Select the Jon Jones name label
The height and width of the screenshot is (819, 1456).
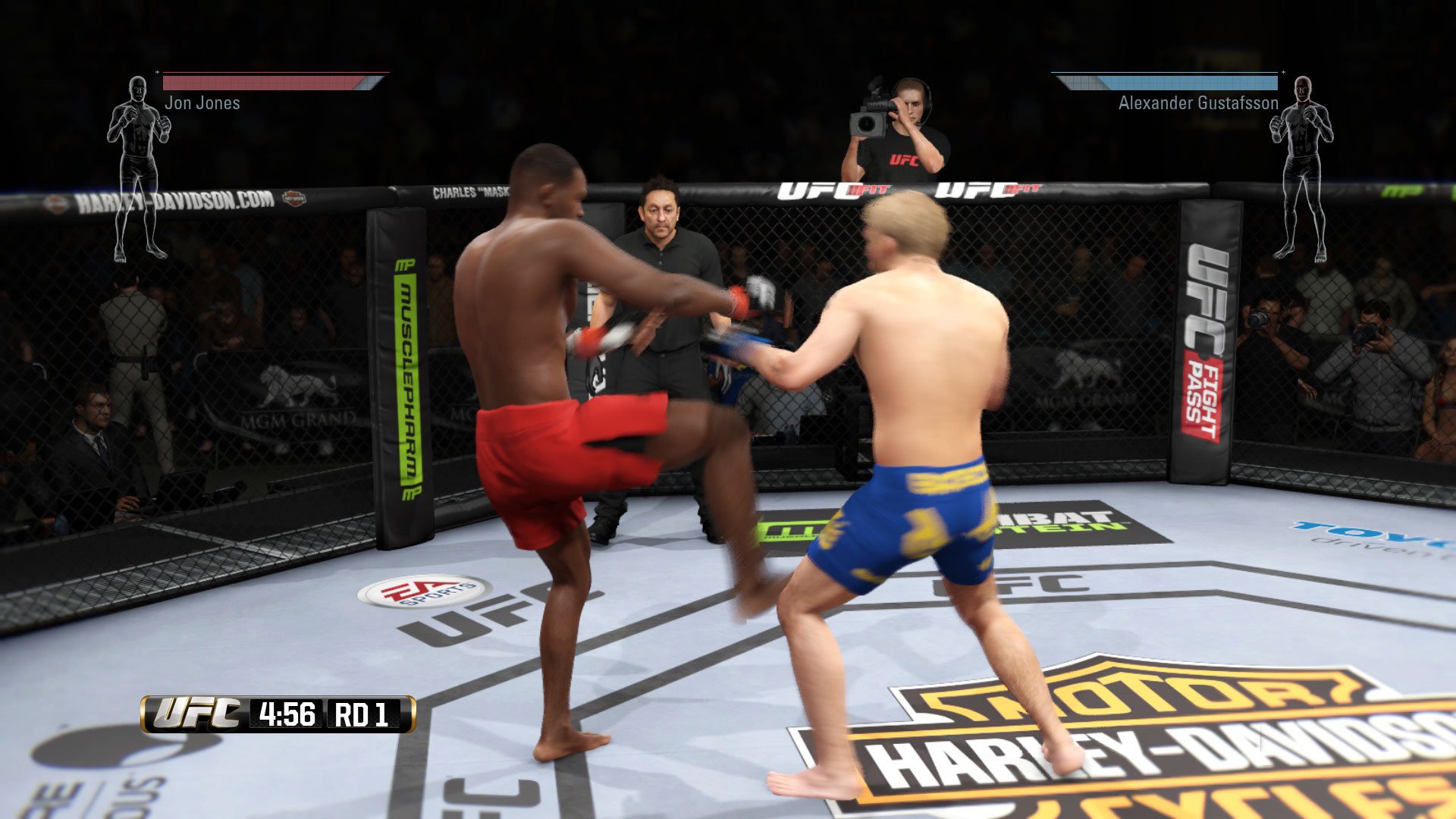click(x=202, y=102)
